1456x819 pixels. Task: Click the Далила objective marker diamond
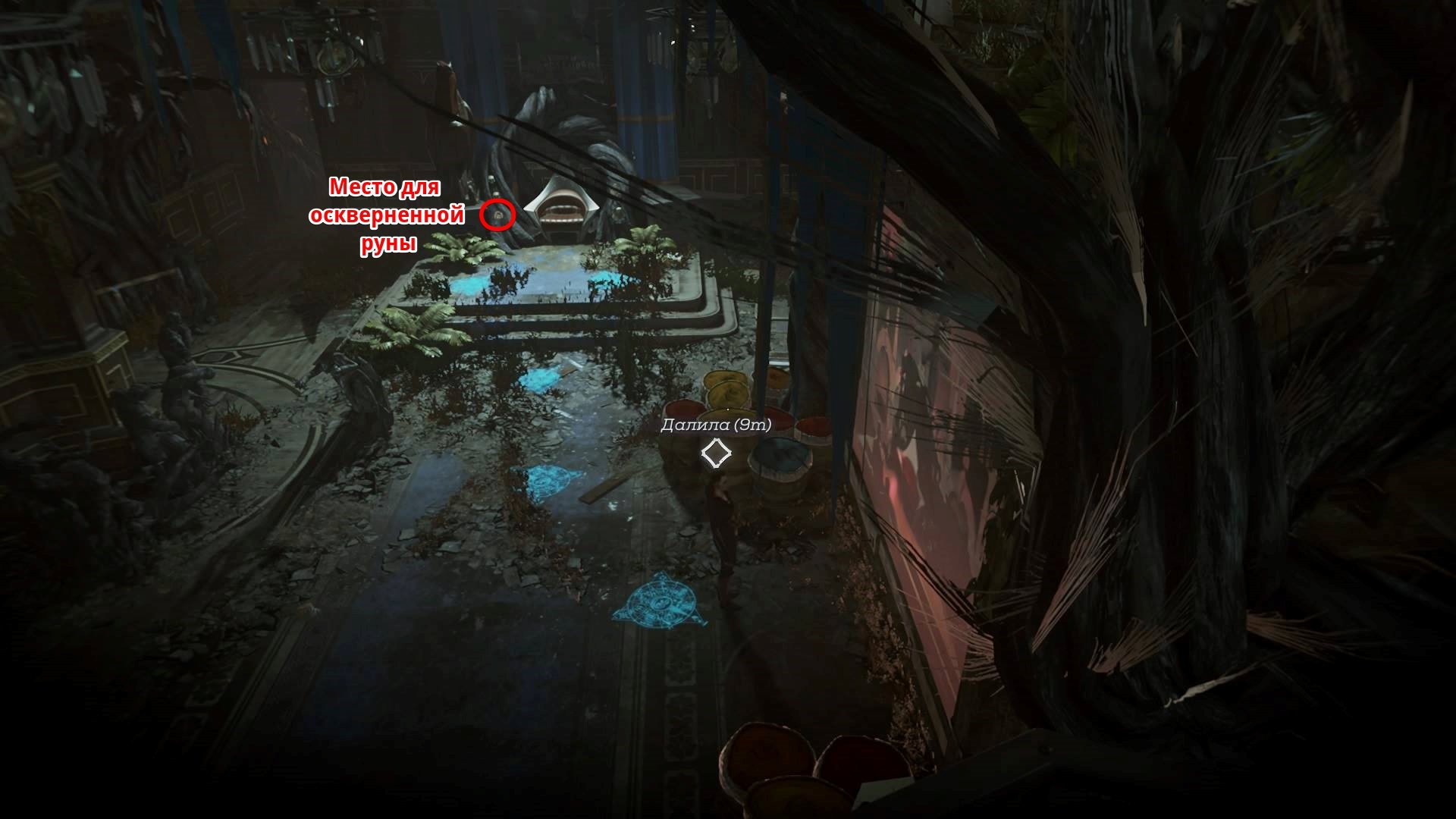pyautogui.click(x=715, y=453)
